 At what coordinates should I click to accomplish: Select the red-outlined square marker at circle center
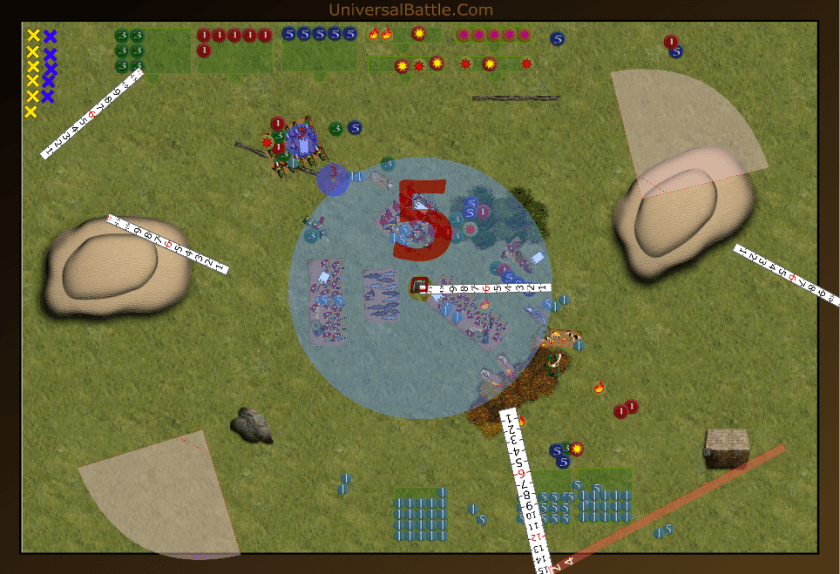click(421, 287)
